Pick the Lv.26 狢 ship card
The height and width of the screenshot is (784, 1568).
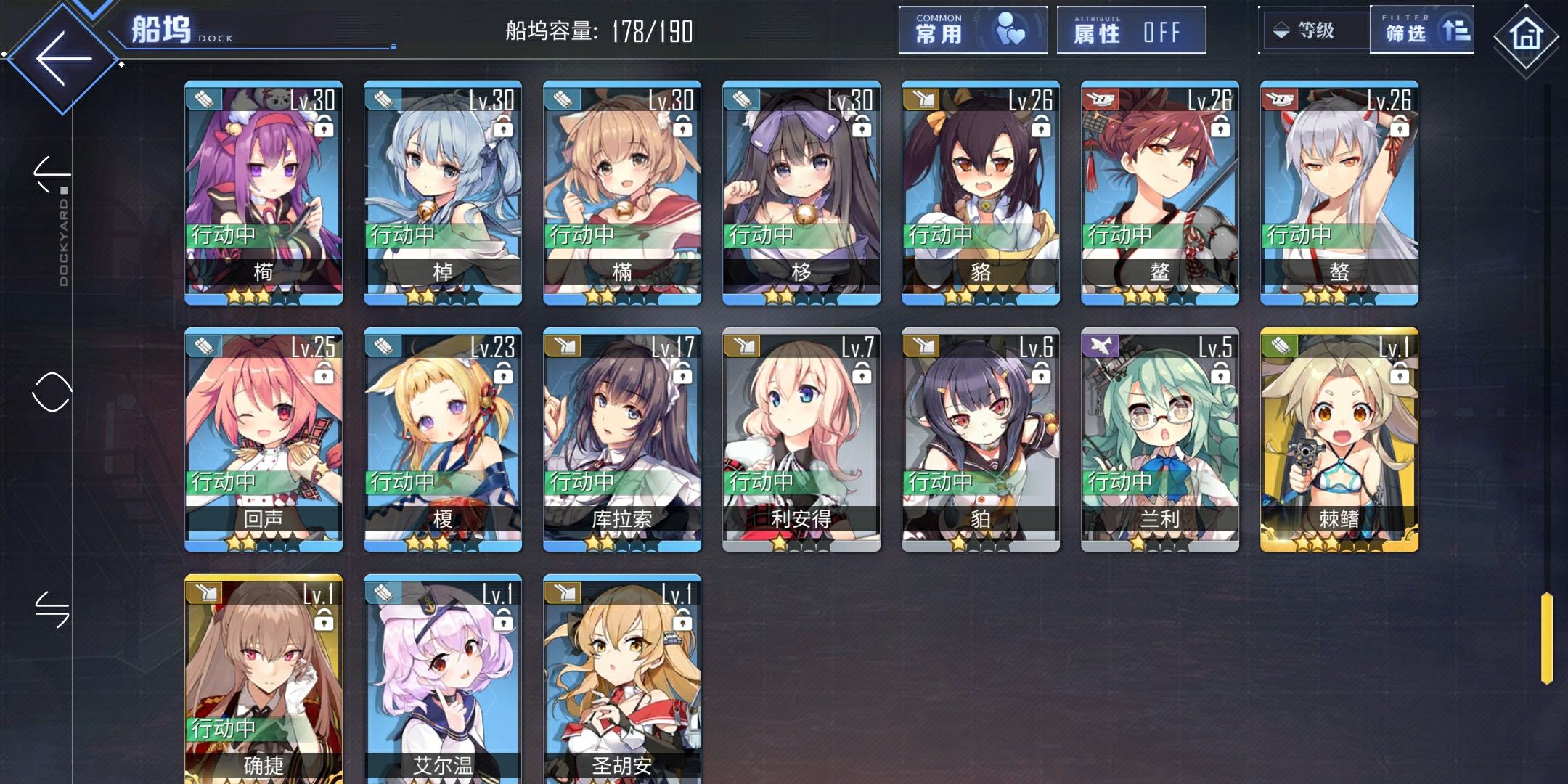(981, 193)
